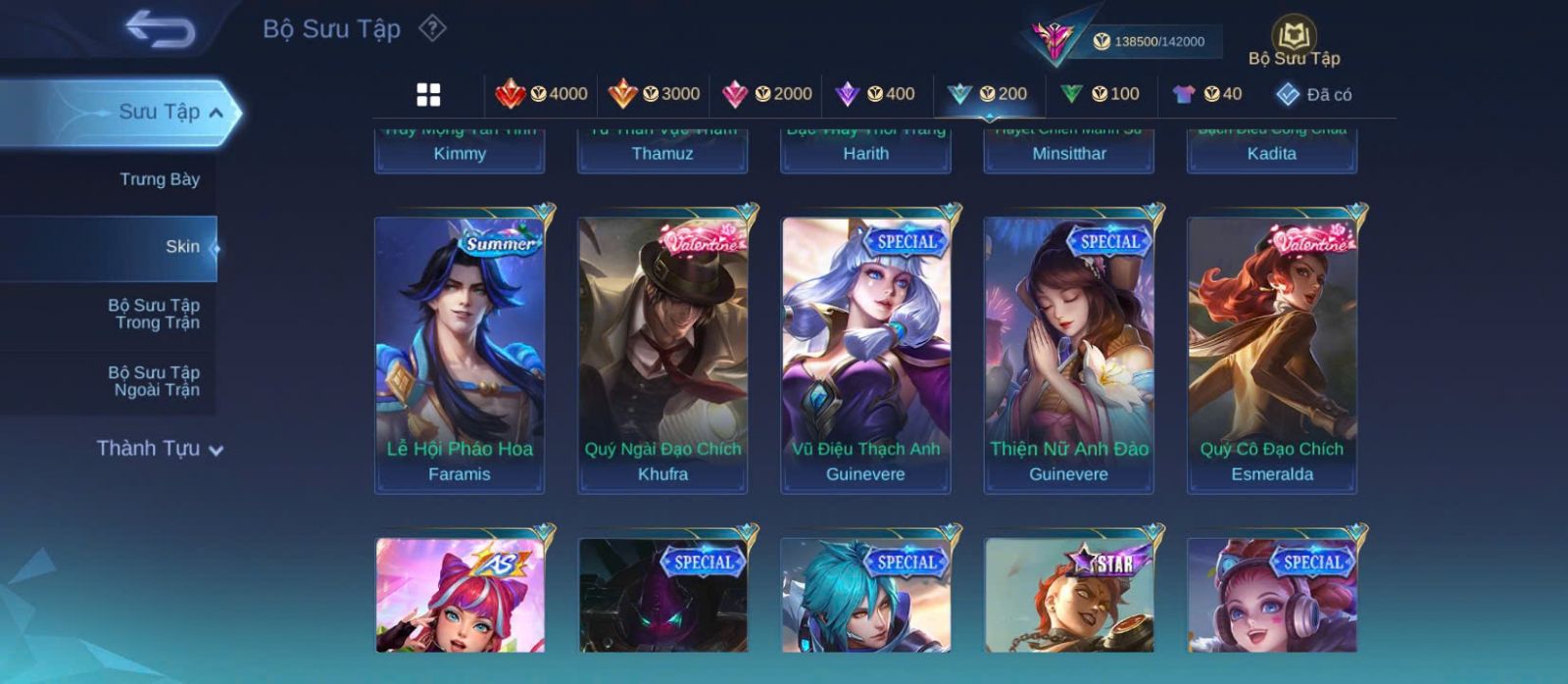View the Quý Ngài Đạo Chích Khufra skin
Screen dimensions: 1568x684
(x=662, y=355)
